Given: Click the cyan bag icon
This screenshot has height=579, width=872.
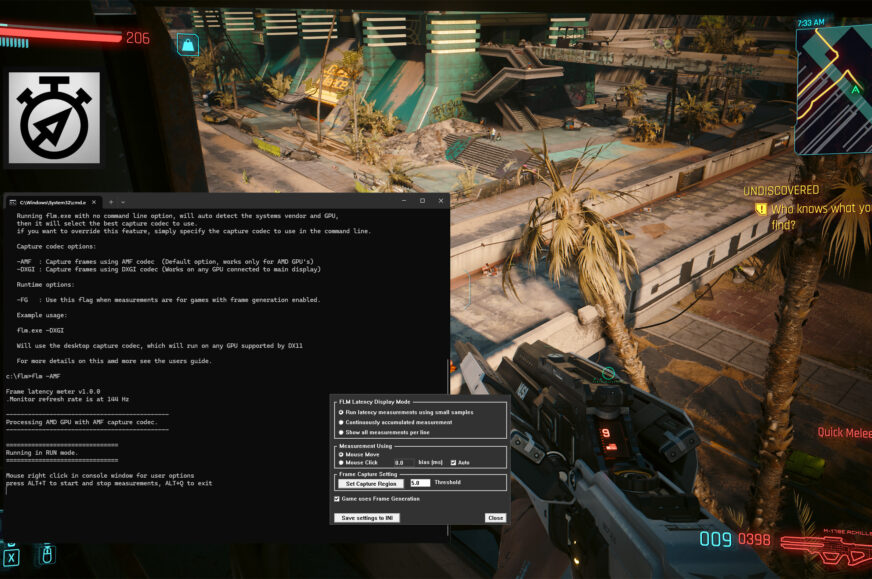Looking at the screenshot, I should (x=186, y=44).
